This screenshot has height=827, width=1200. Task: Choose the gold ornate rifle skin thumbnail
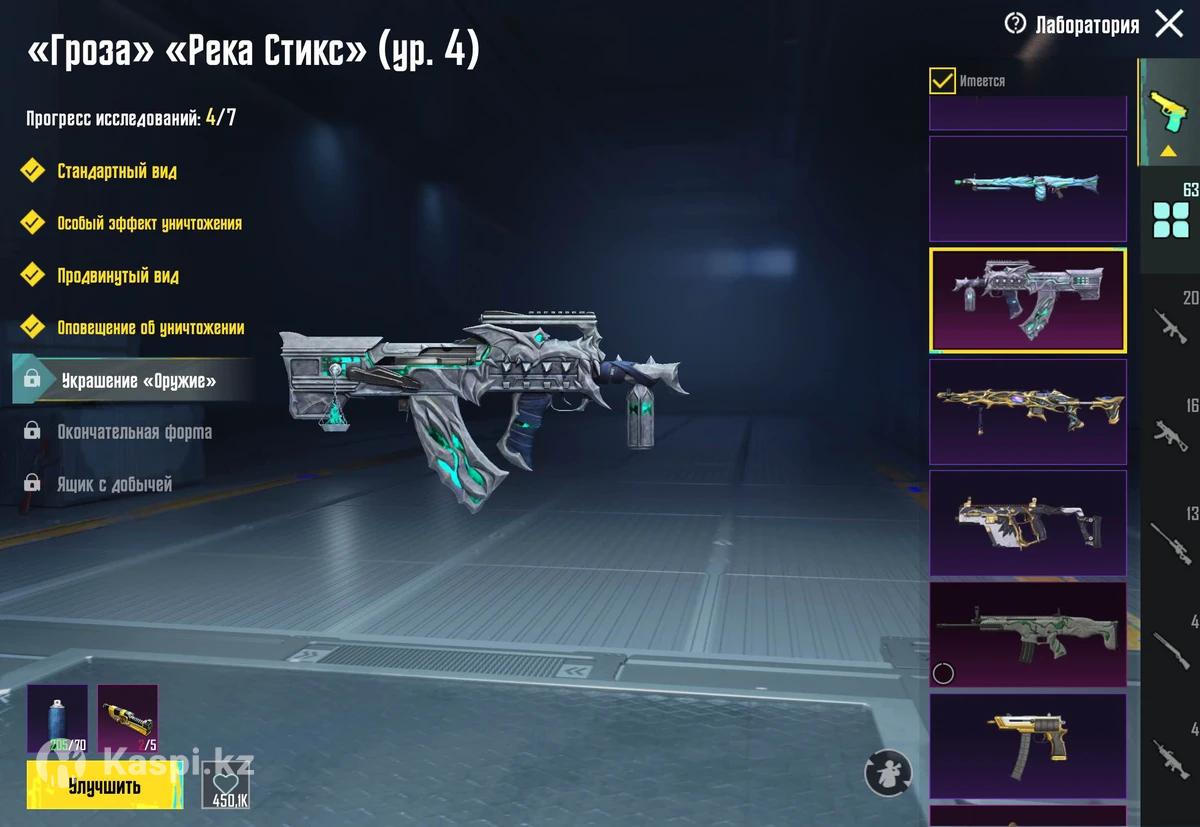(1027, 411)
